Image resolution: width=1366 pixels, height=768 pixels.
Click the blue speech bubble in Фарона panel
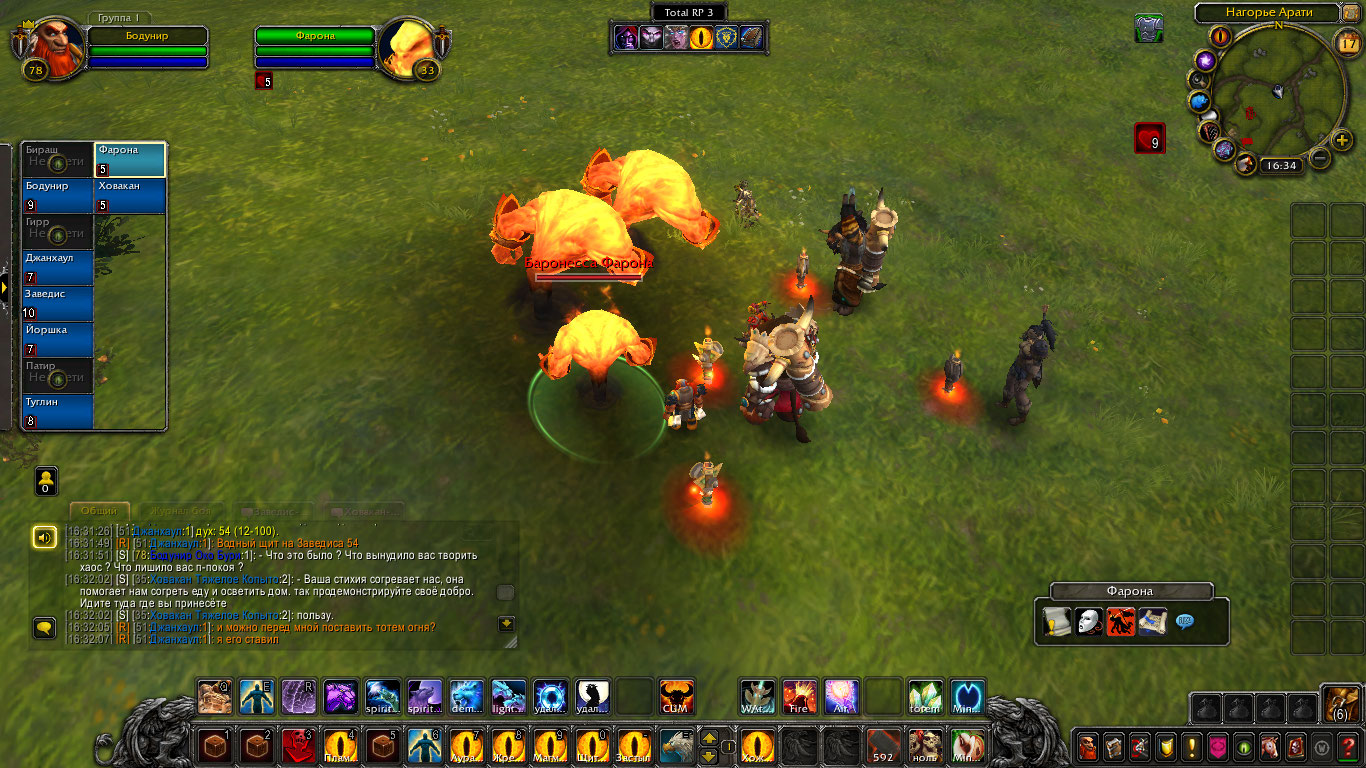(1185, 621)
